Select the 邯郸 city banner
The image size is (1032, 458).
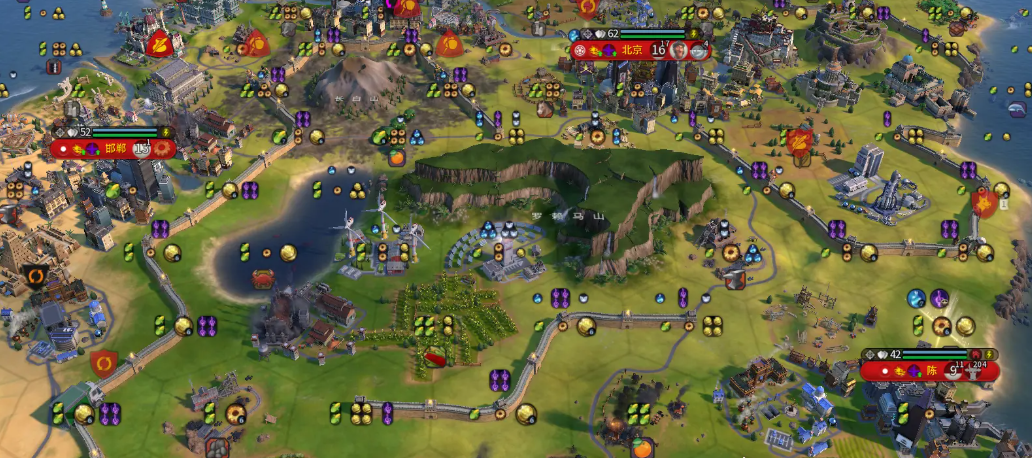(x=112, y=149)
